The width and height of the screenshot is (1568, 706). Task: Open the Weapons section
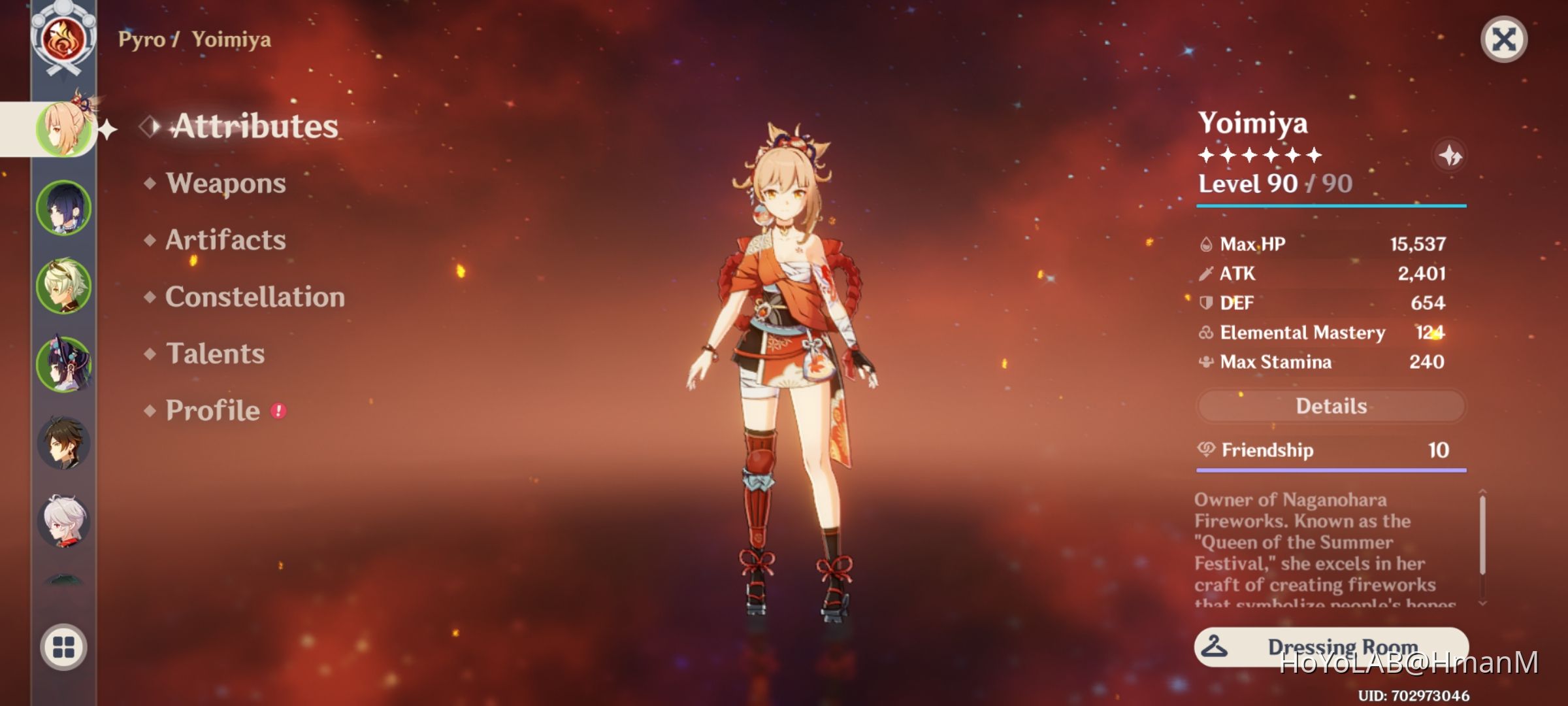[225, 184]
